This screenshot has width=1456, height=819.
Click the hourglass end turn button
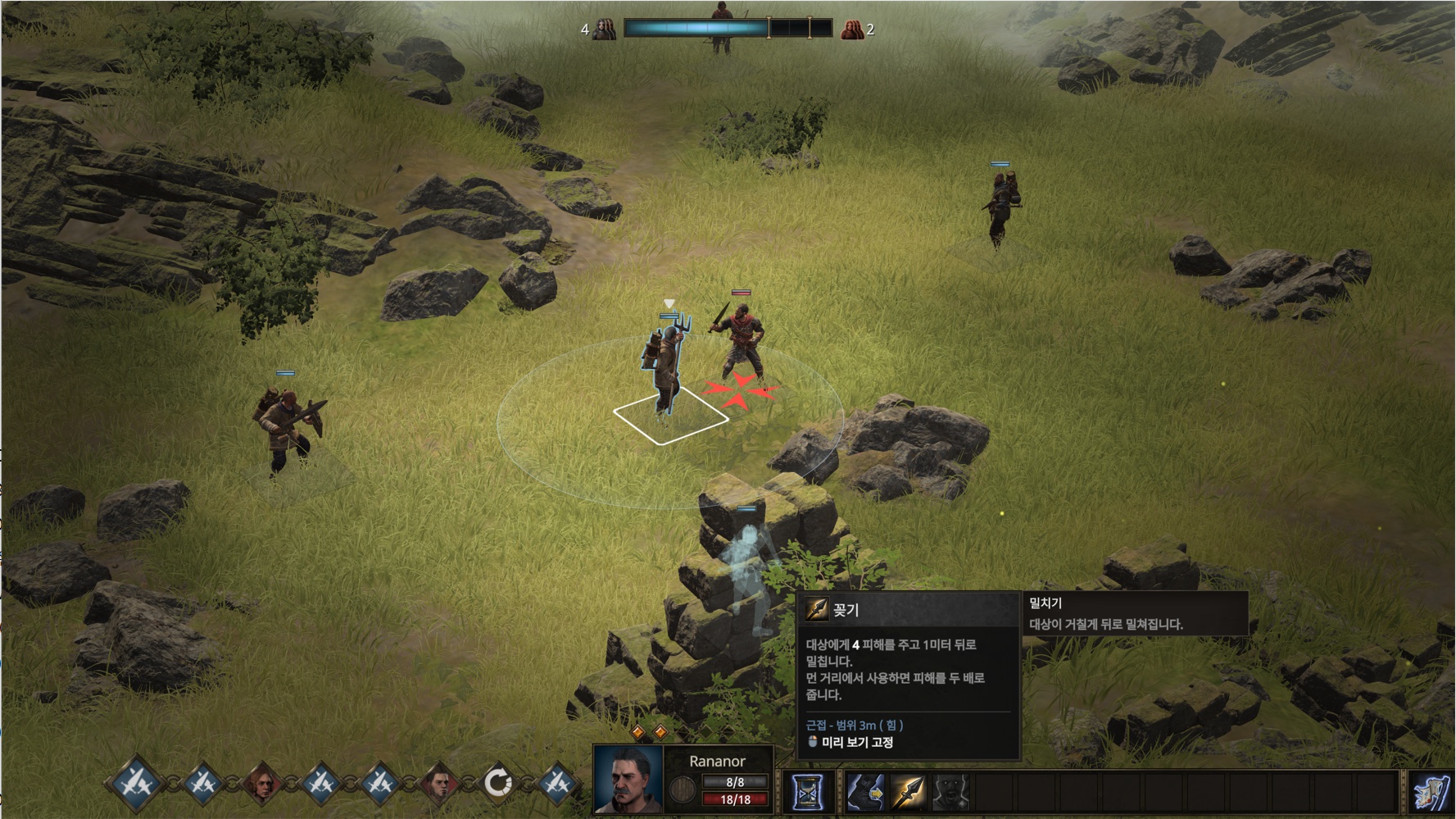(x=807, y=792)
